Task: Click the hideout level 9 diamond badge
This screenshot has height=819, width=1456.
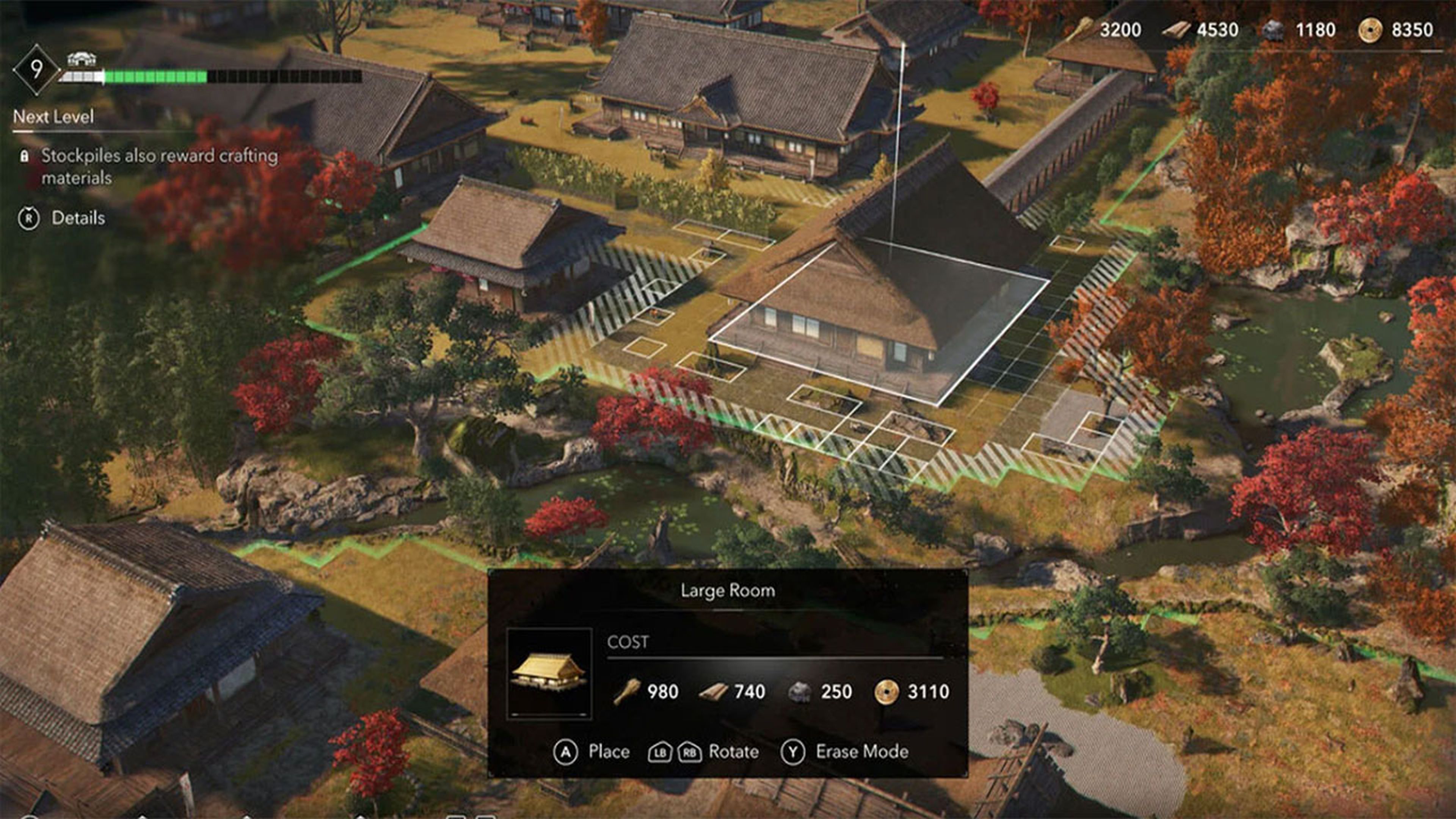Action: [x=36, y=69]
